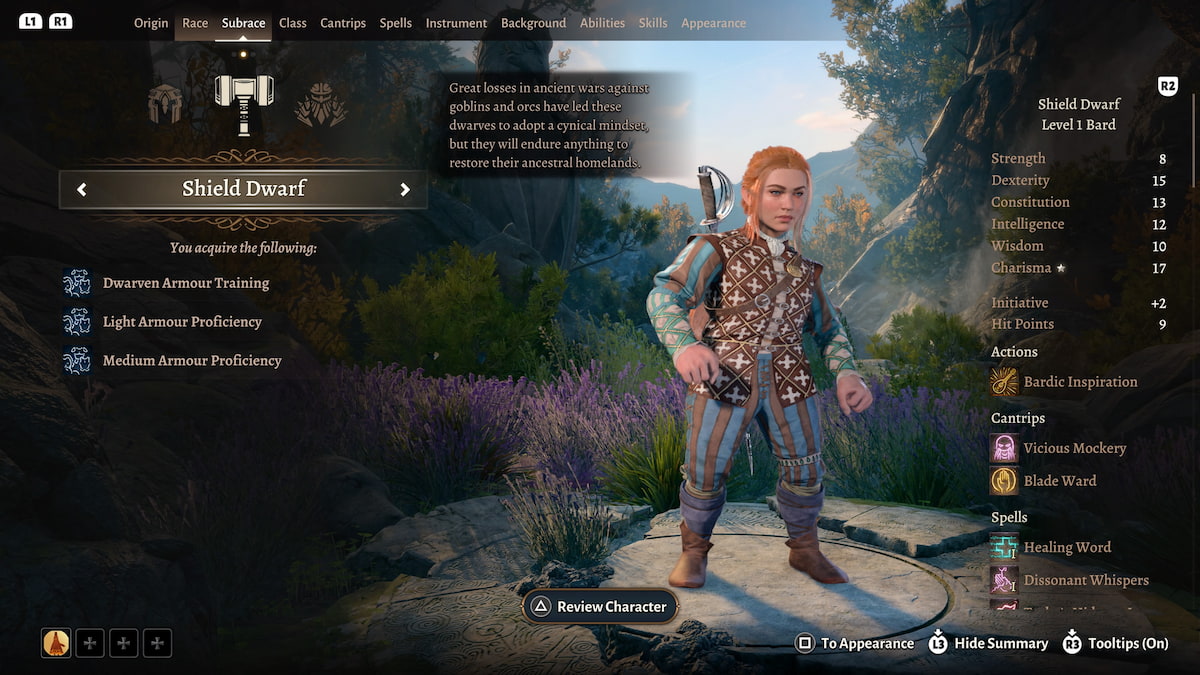This screenshot has height=675, width=1200.
Task: Select the Healing Word spell
Action: pos(1066,547)
